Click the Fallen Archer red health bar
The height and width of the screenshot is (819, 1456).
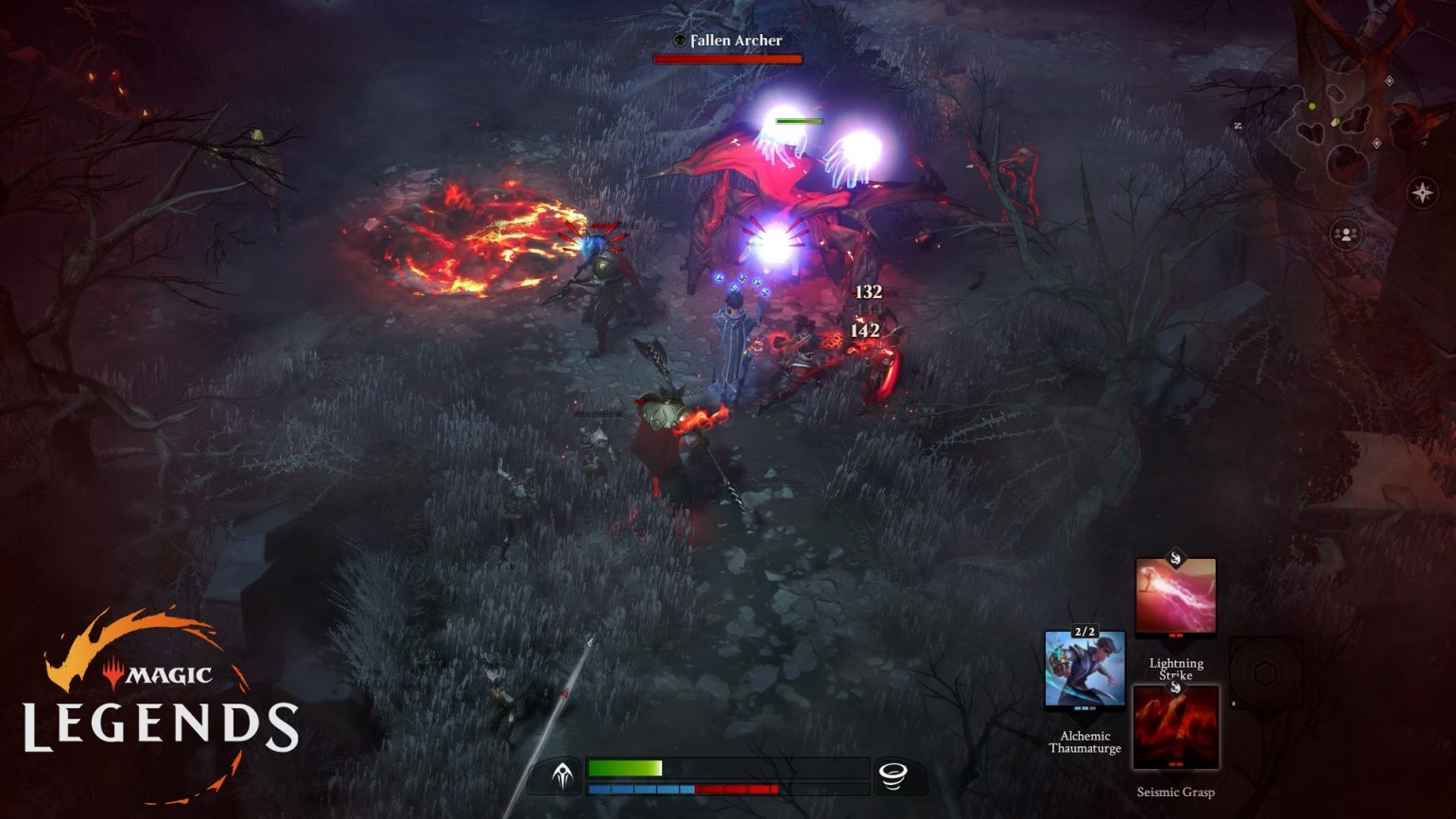click(728, 57)
